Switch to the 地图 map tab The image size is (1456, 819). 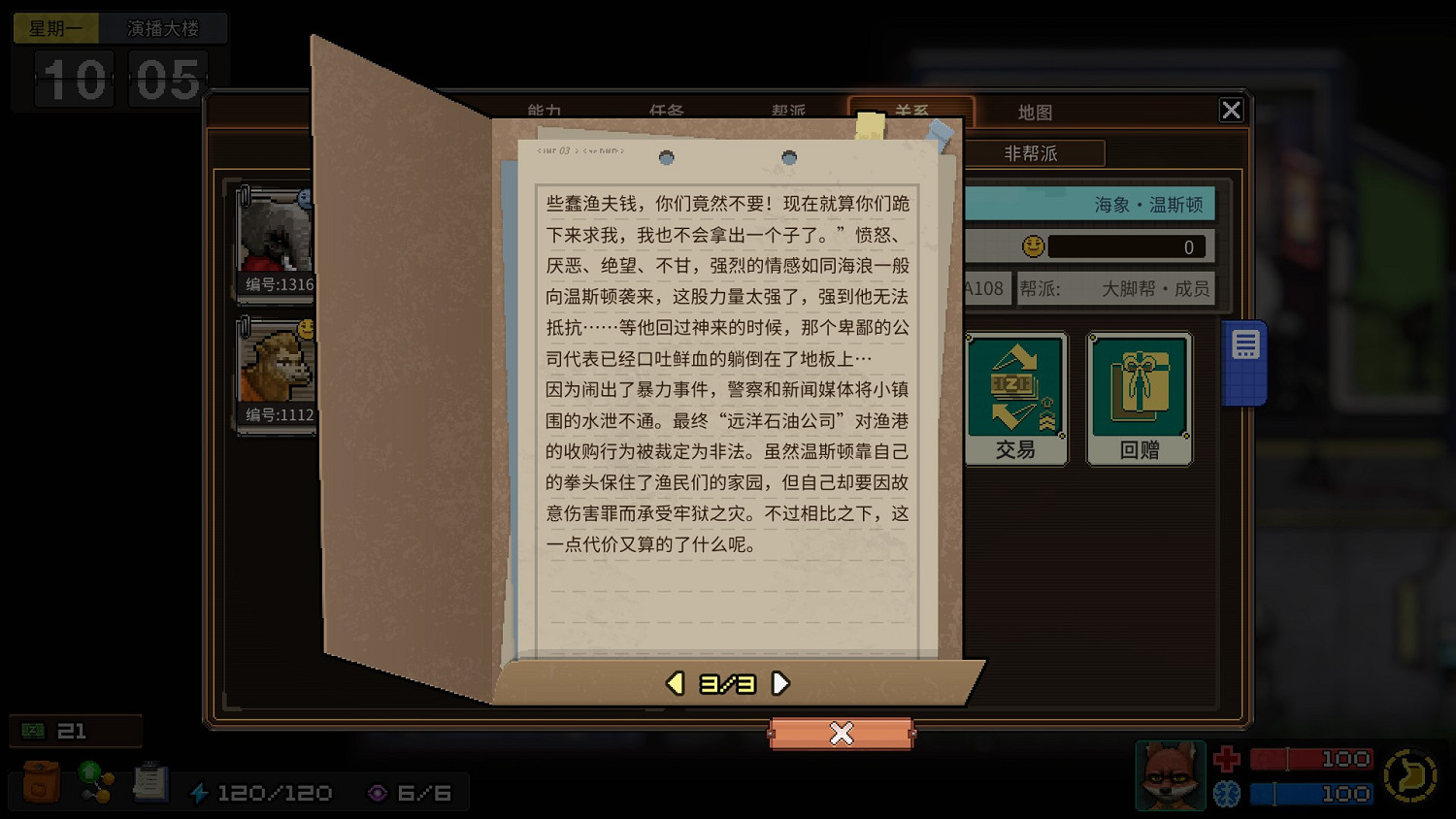[1035, 112]
